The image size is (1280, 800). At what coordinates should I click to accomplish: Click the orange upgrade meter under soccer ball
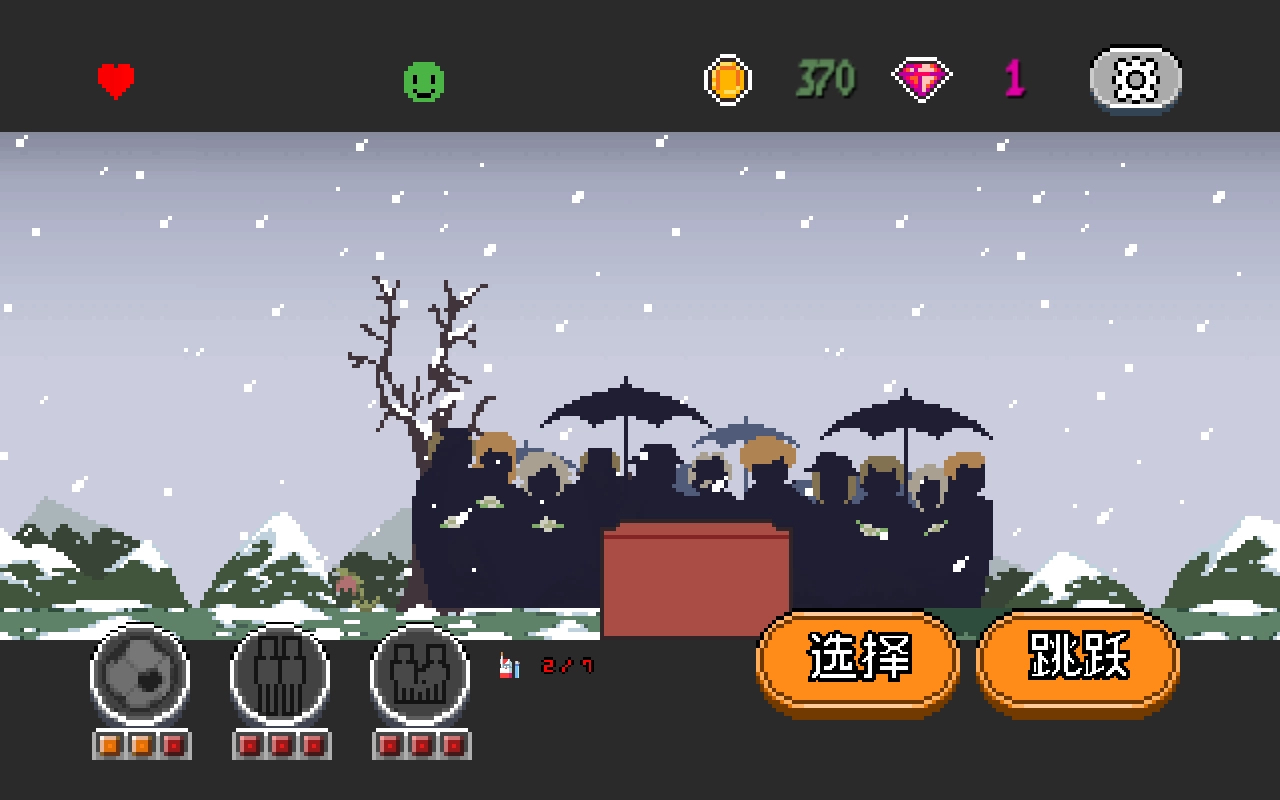(x=140, y=745)
